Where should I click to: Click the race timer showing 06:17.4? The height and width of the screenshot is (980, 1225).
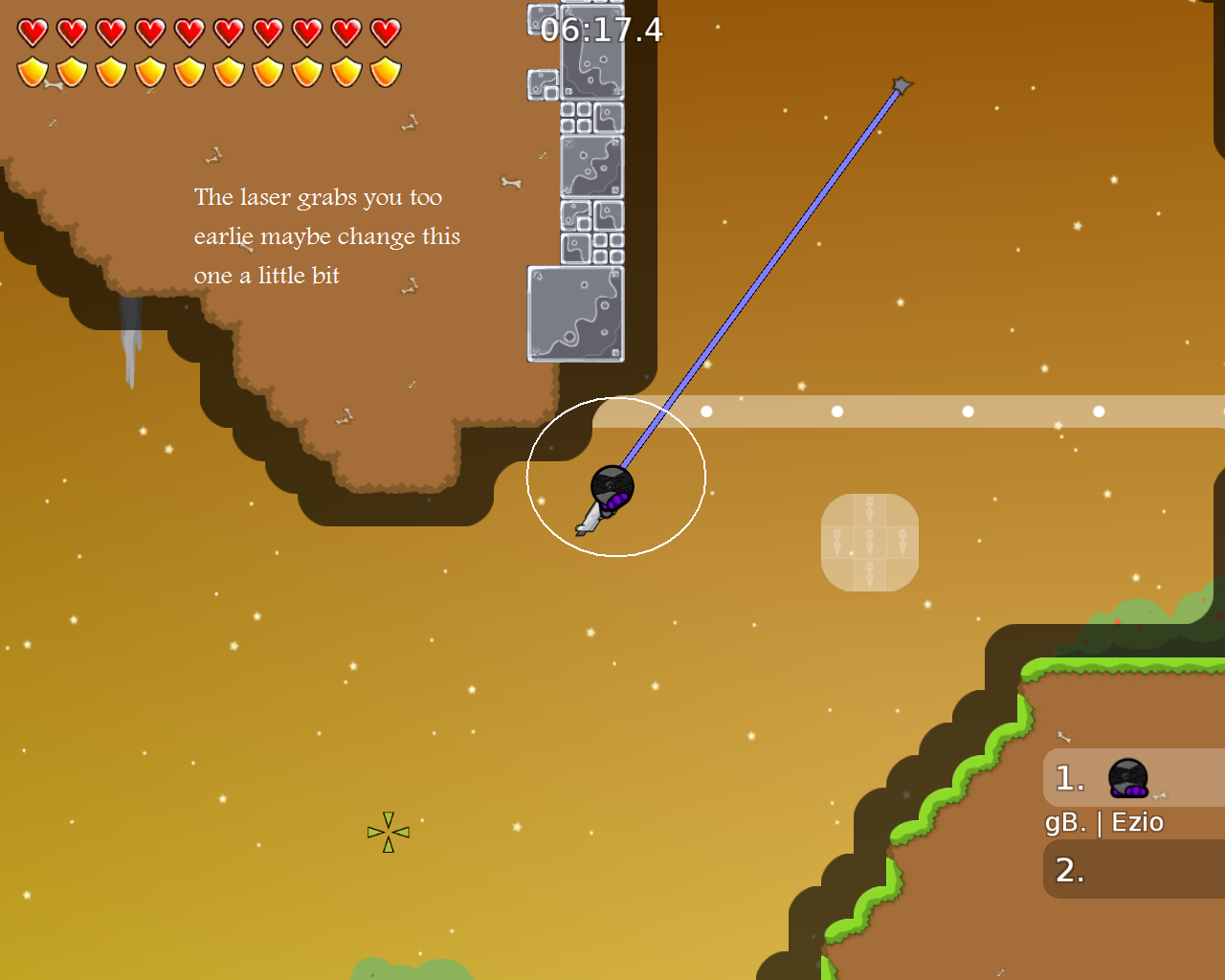(x=599, y=30)
